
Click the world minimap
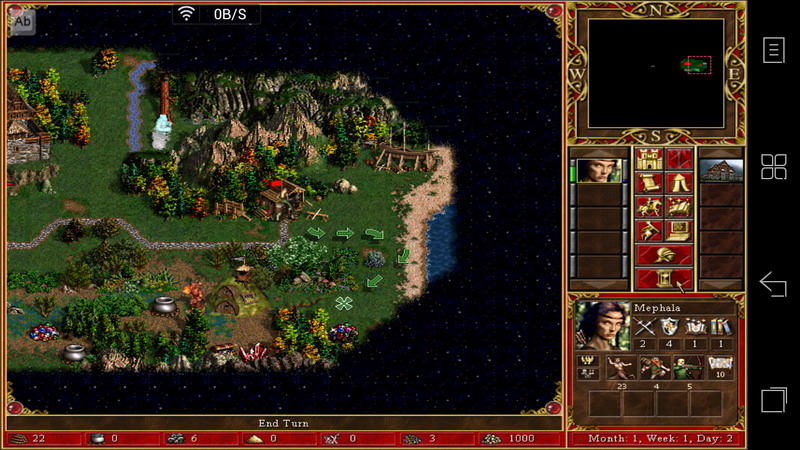655,73
